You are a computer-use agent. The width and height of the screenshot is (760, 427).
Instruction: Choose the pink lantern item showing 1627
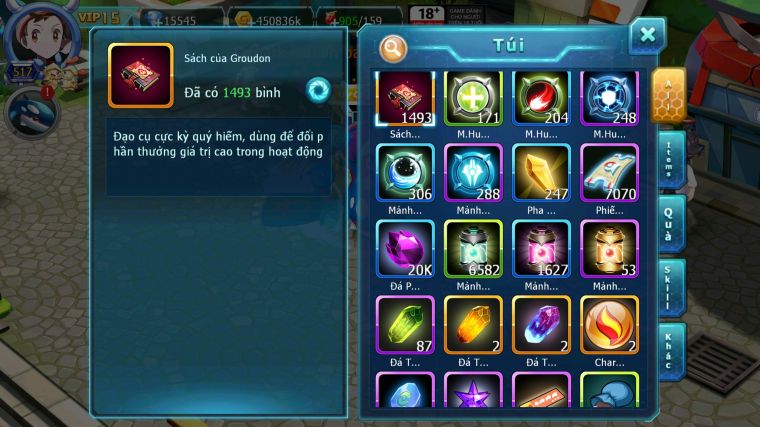[541, 248]
